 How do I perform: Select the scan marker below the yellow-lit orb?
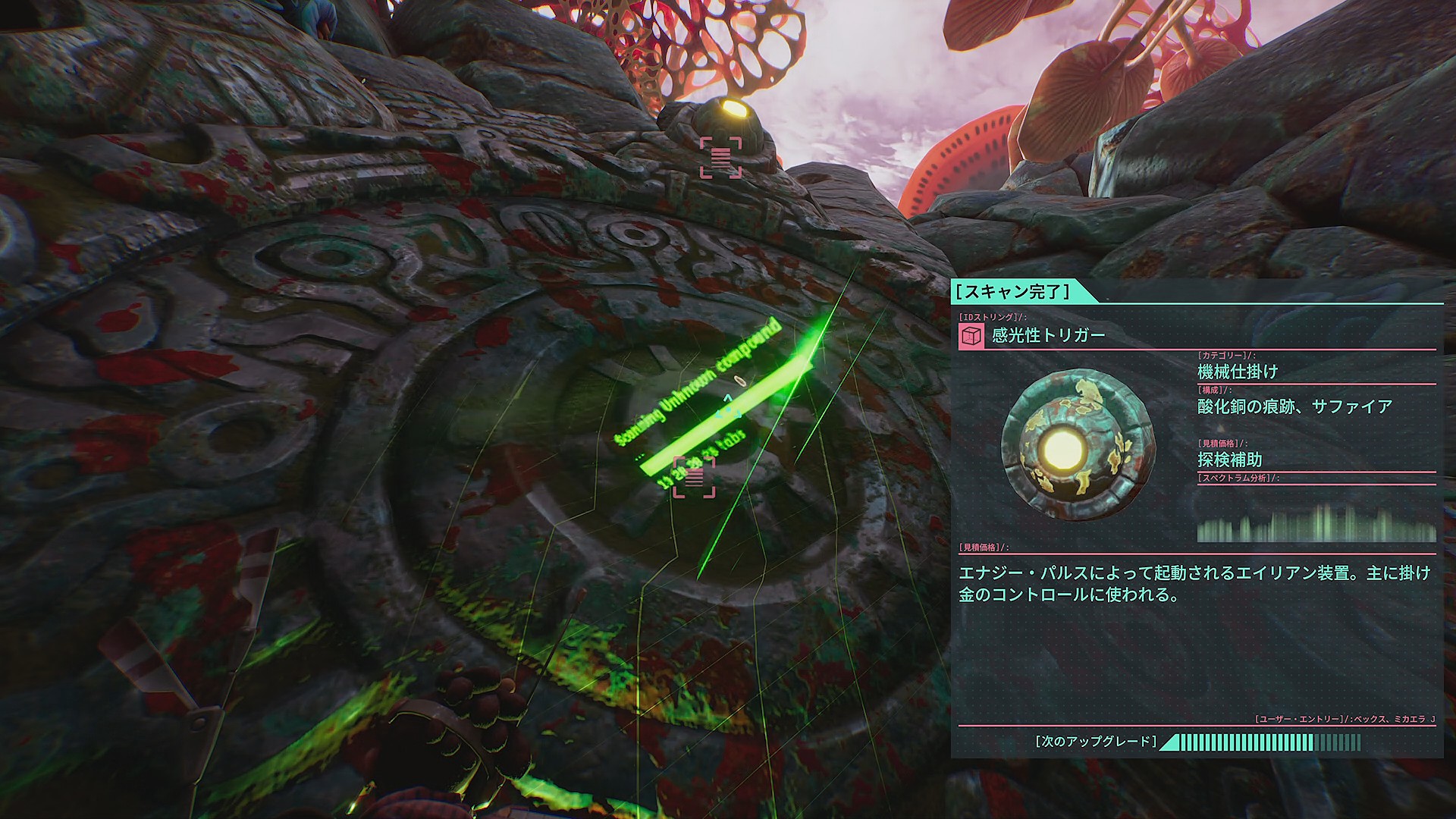pos(720,158)
